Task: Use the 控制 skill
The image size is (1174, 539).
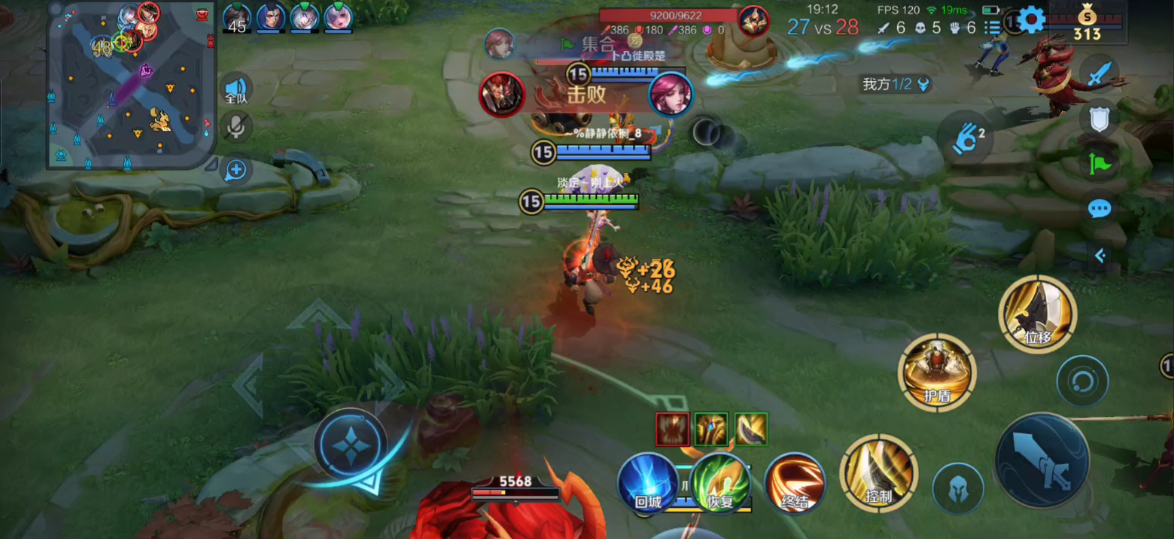Action: (x=878, y=472)
